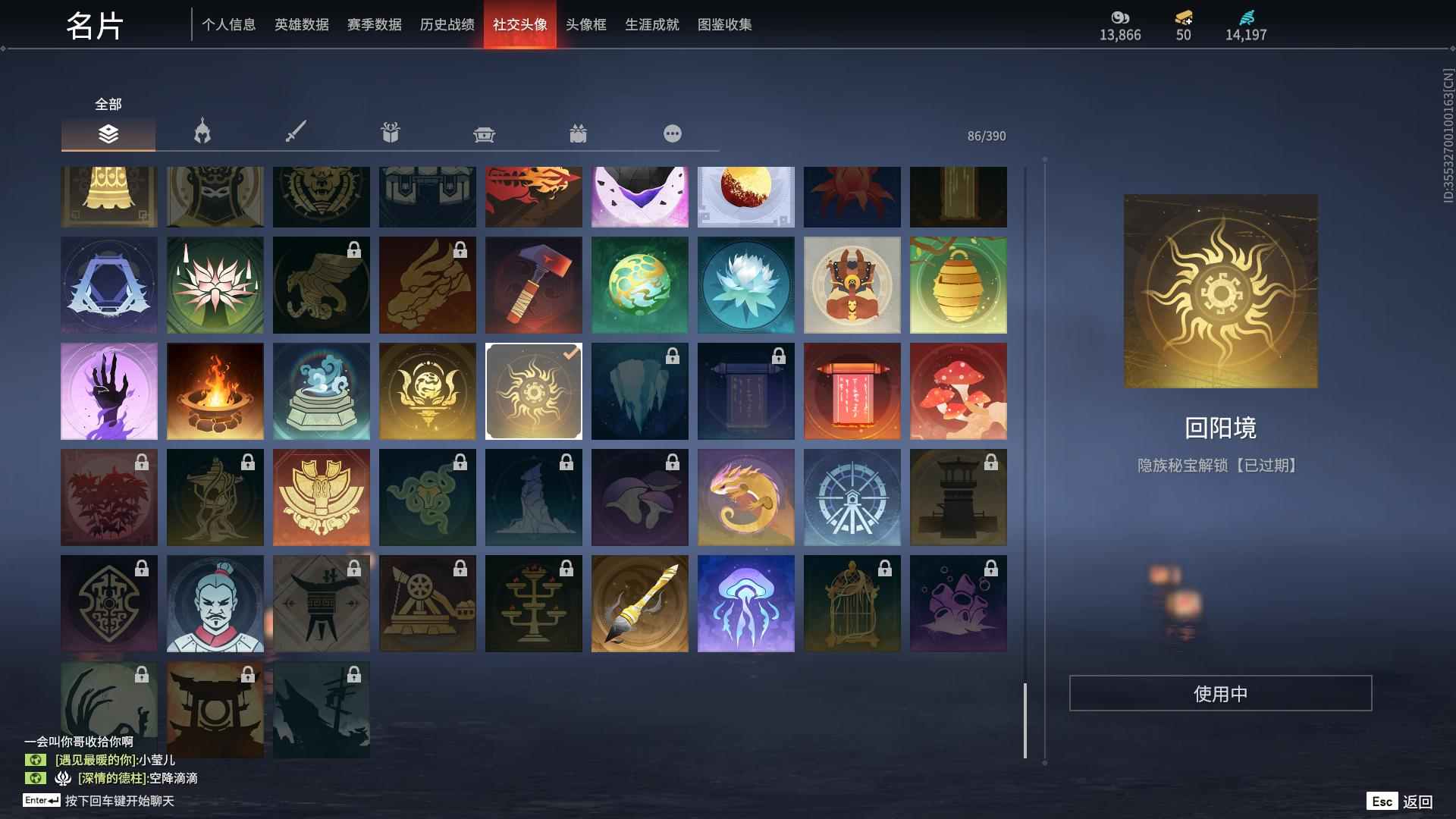This screenshot has width=1456, height=819.
Task: Click the 使用中 button
Action: (x=1220, y=692)
